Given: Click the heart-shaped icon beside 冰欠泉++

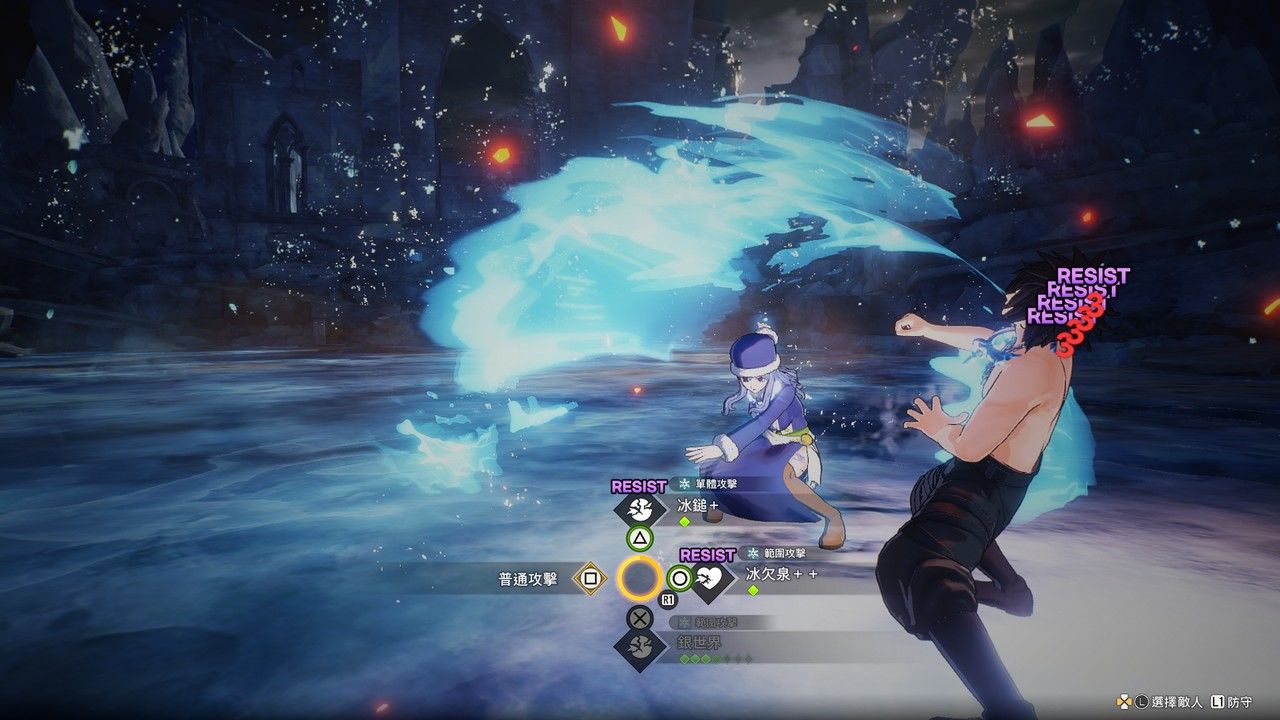Looking at the screenshot, I should click(x=711, y=579).
